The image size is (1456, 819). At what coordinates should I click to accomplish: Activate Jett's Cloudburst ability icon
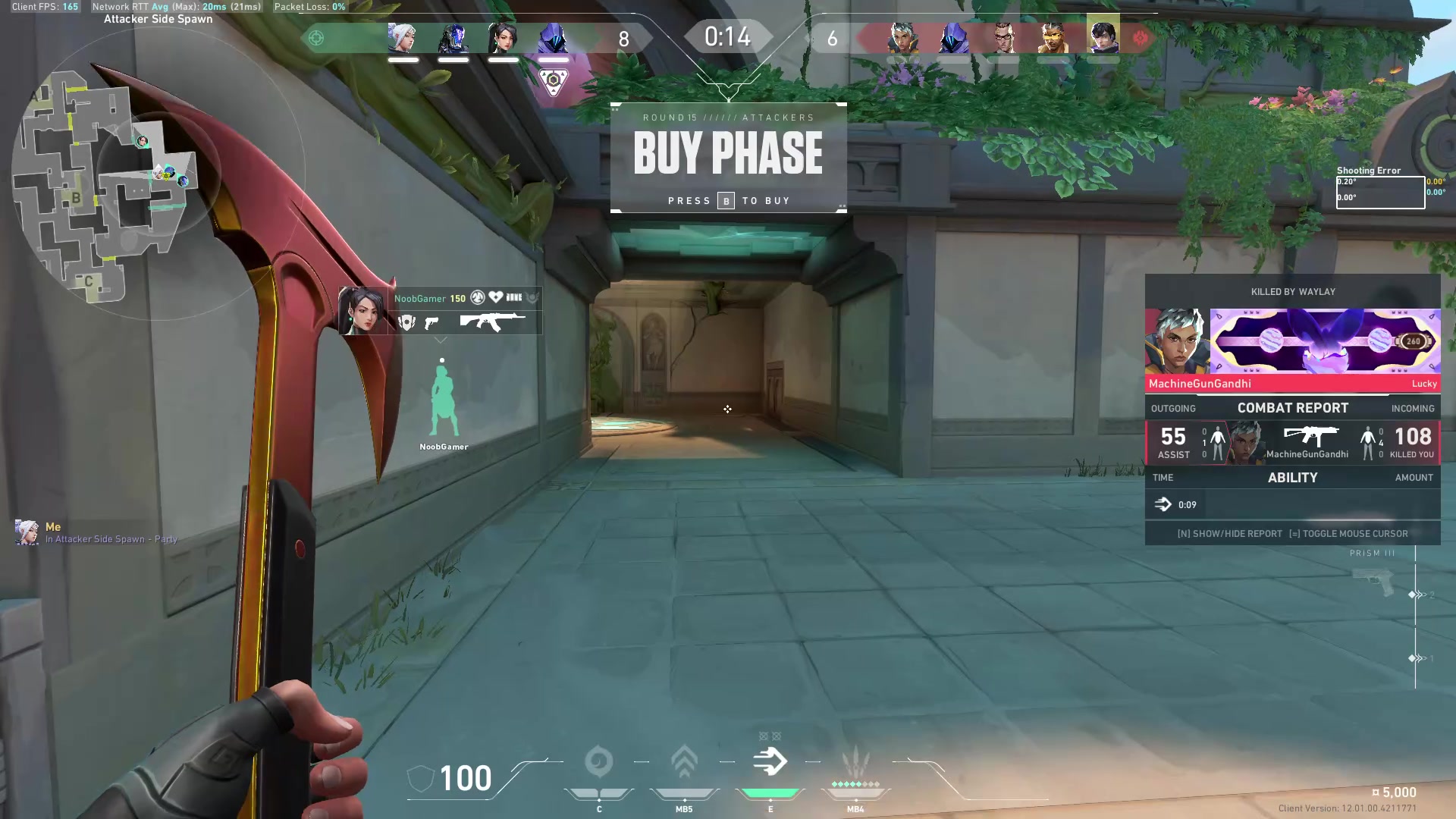tap(599, 762)
